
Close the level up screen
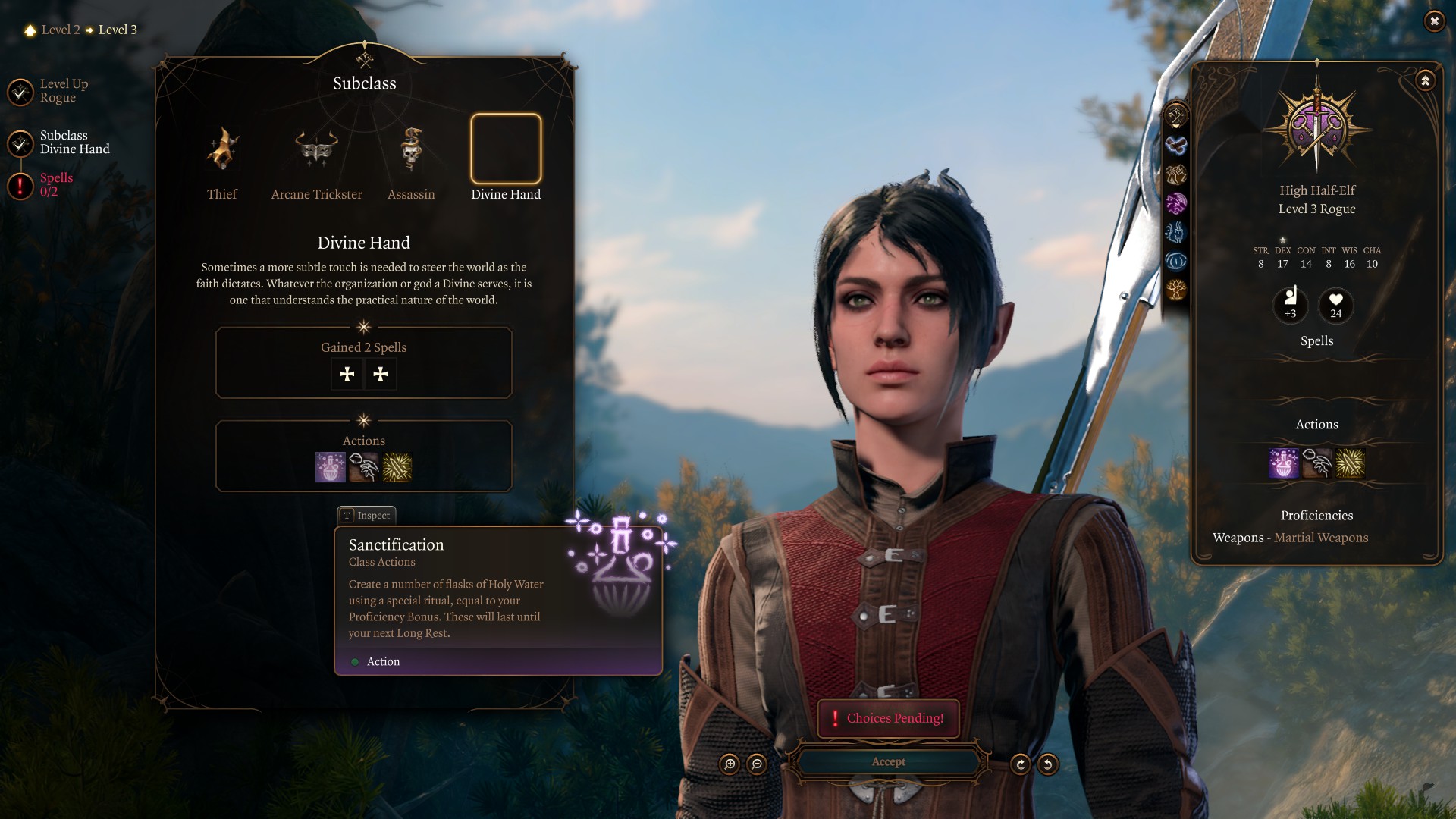(1434, 21)
